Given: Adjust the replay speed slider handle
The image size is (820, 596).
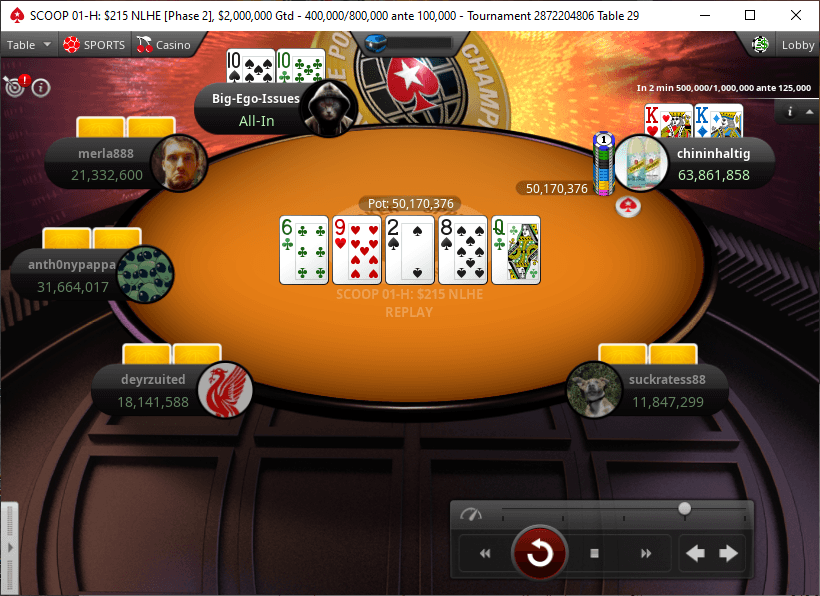Looking at the screenshot, I should 684,509.
